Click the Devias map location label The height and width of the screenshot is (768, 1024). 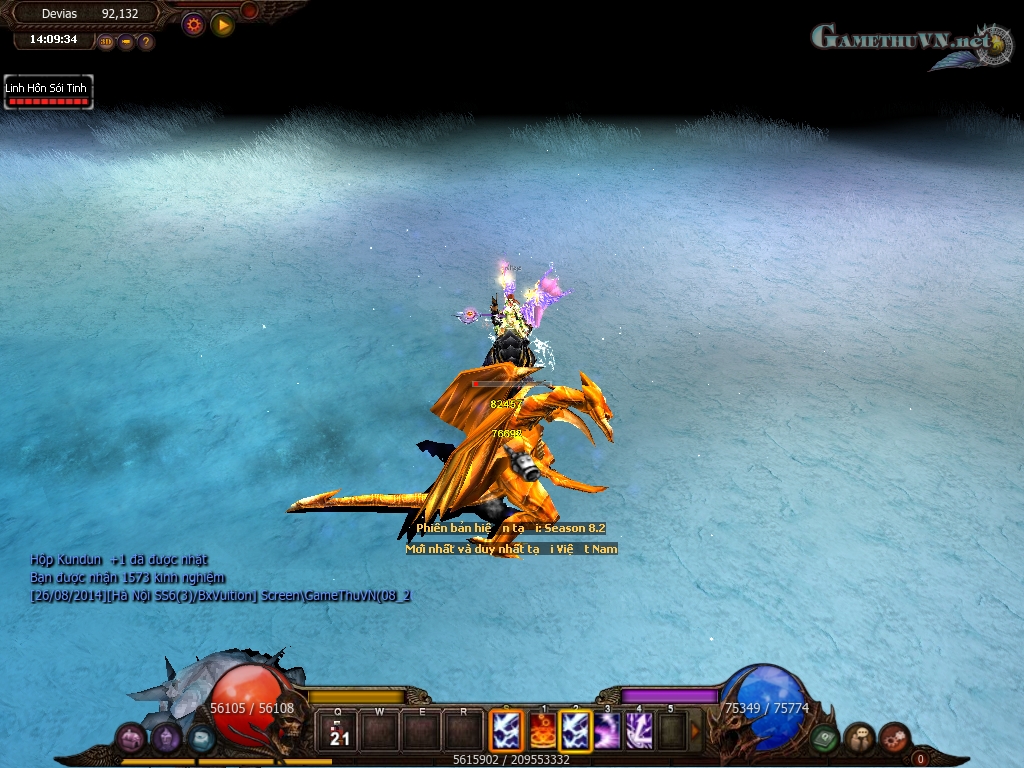60,14
